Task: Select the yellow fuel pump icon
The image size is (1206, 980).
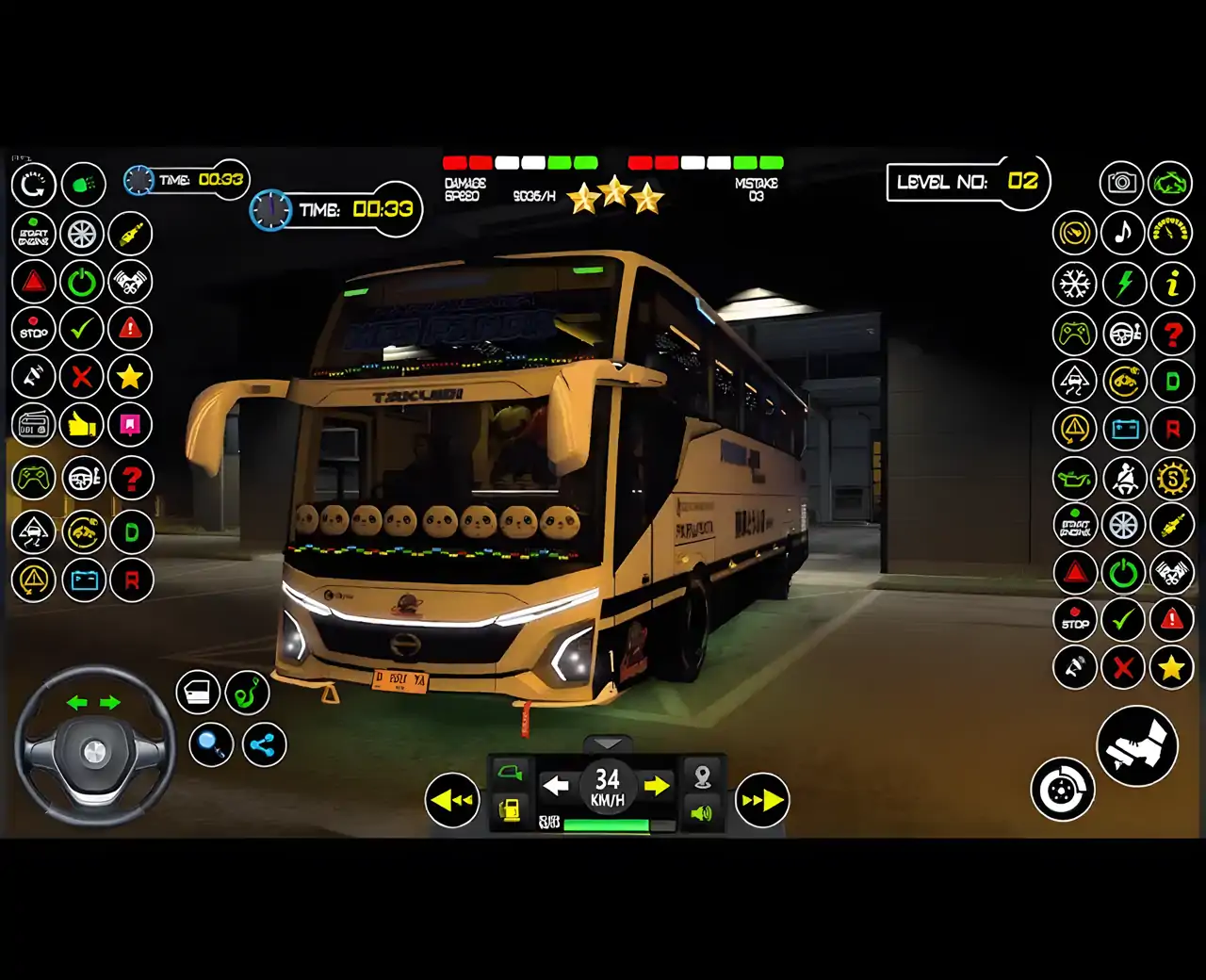Action: (x=510, y=810)
